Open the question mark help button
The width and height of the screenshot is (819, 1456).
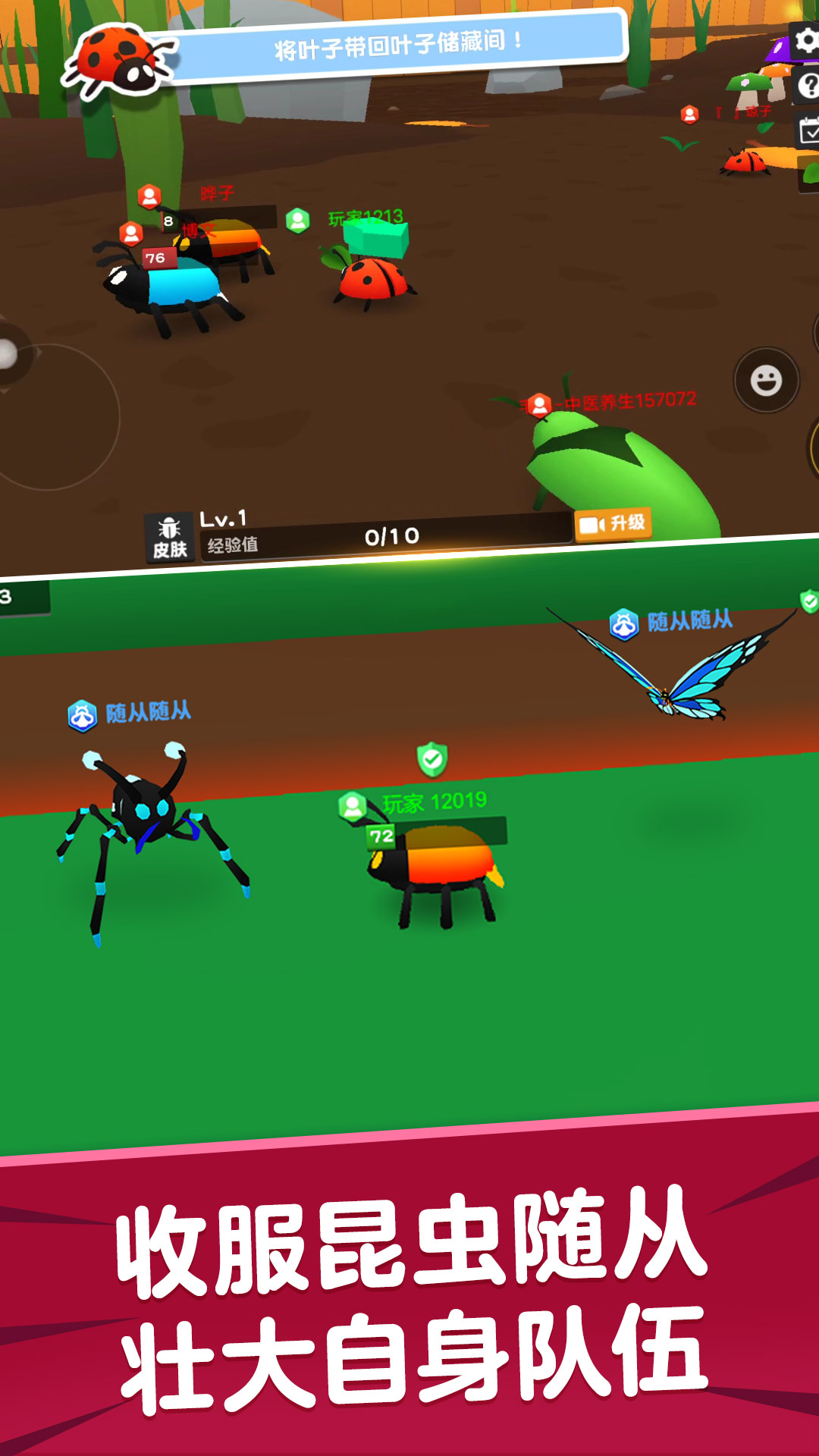(x=807, y=86)
